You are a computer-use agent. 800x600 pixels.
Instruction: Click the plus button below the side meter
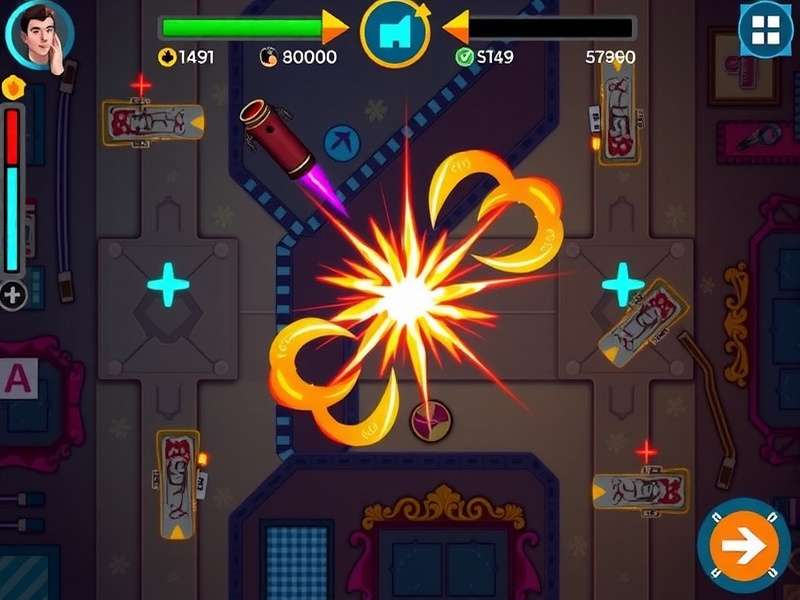click(x=13, y=295)
